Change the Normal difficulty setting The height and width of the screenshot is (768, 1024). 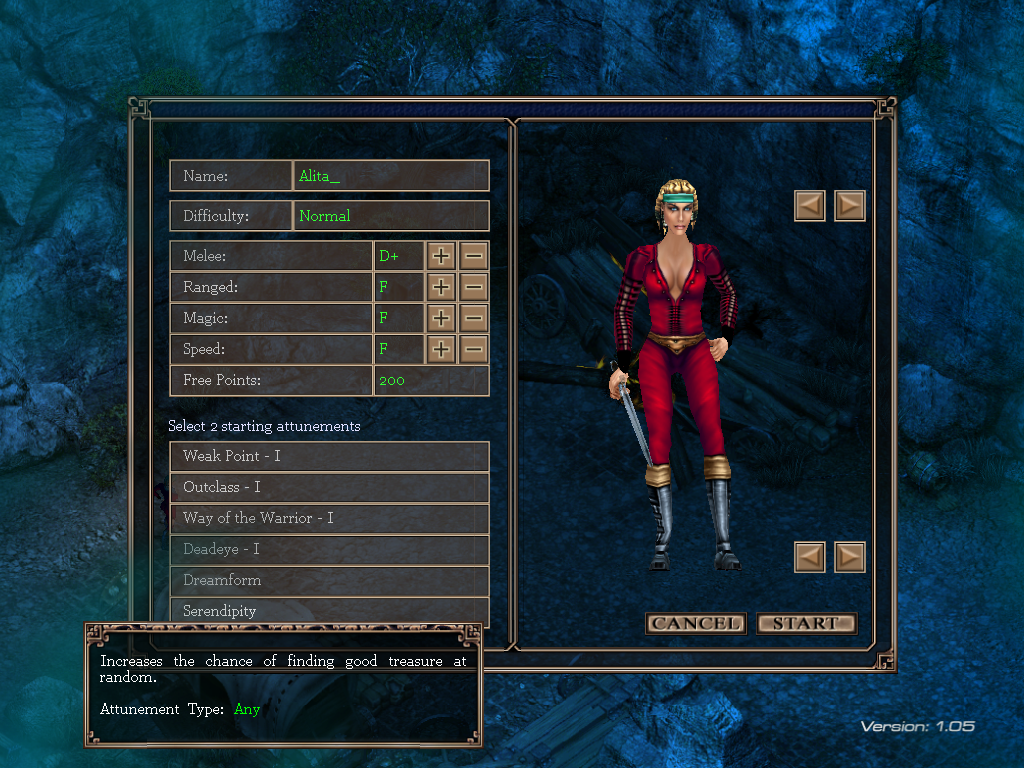pyautogui.click(x=390, y=216)
